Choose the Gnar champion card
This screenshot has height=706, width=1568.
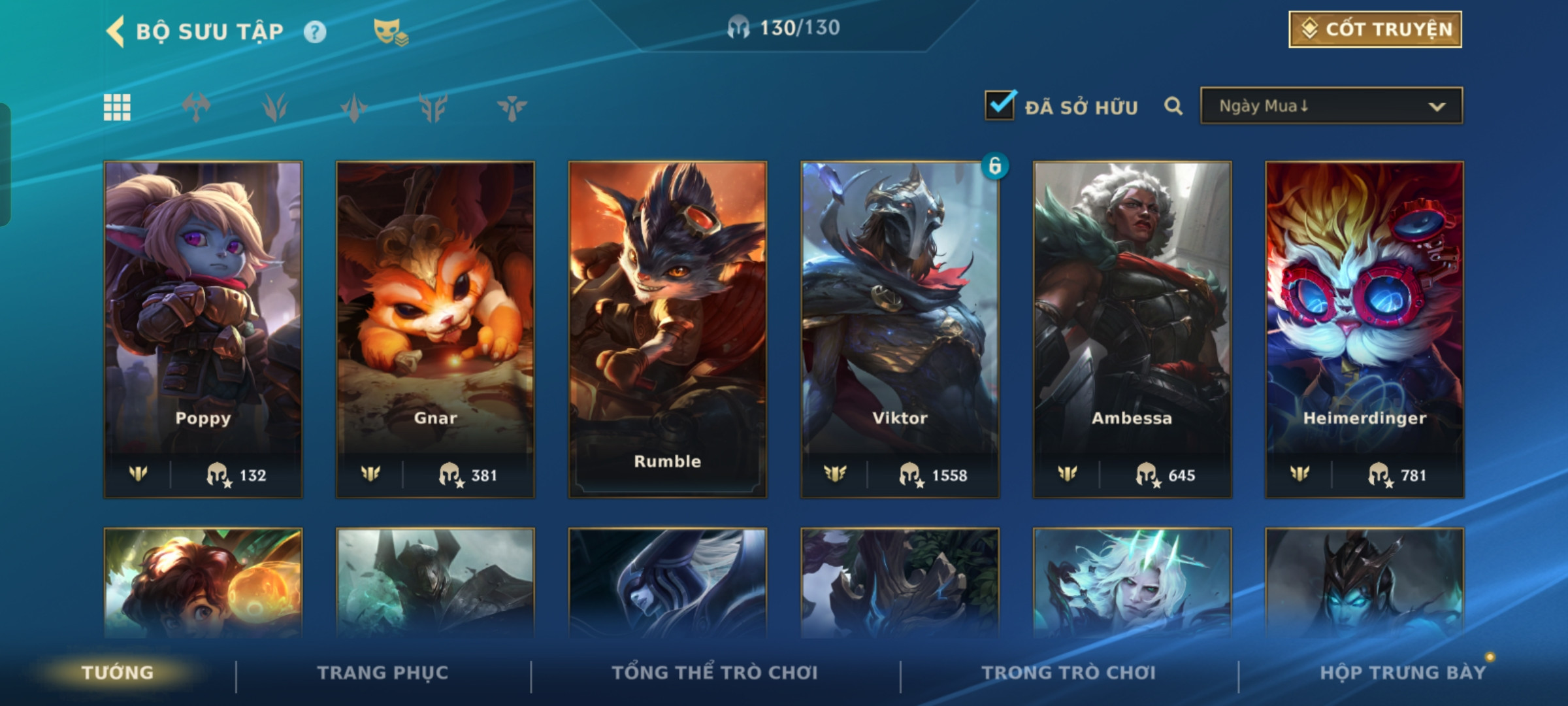(x=435, y=329)
